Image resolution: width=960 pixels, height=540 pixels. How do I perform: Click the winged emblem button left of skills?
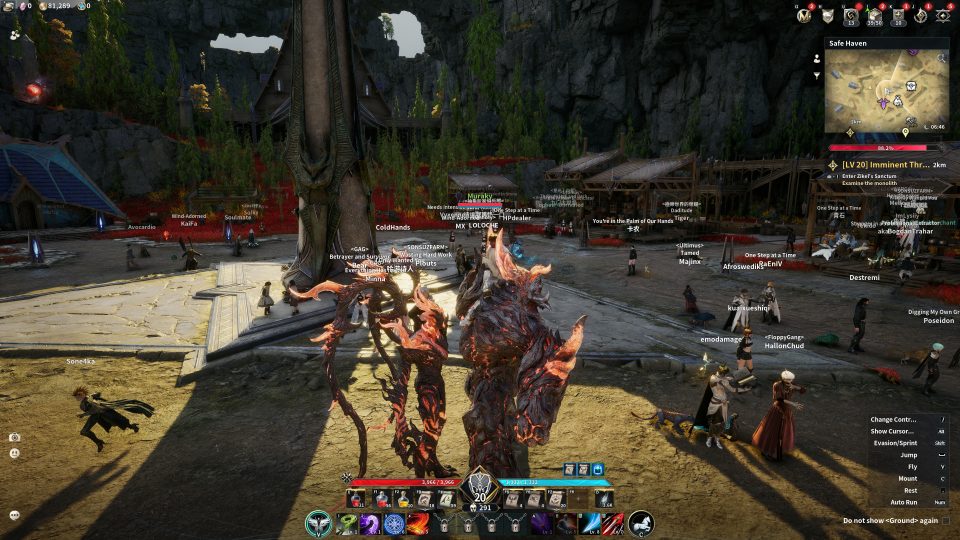(319, 523)
